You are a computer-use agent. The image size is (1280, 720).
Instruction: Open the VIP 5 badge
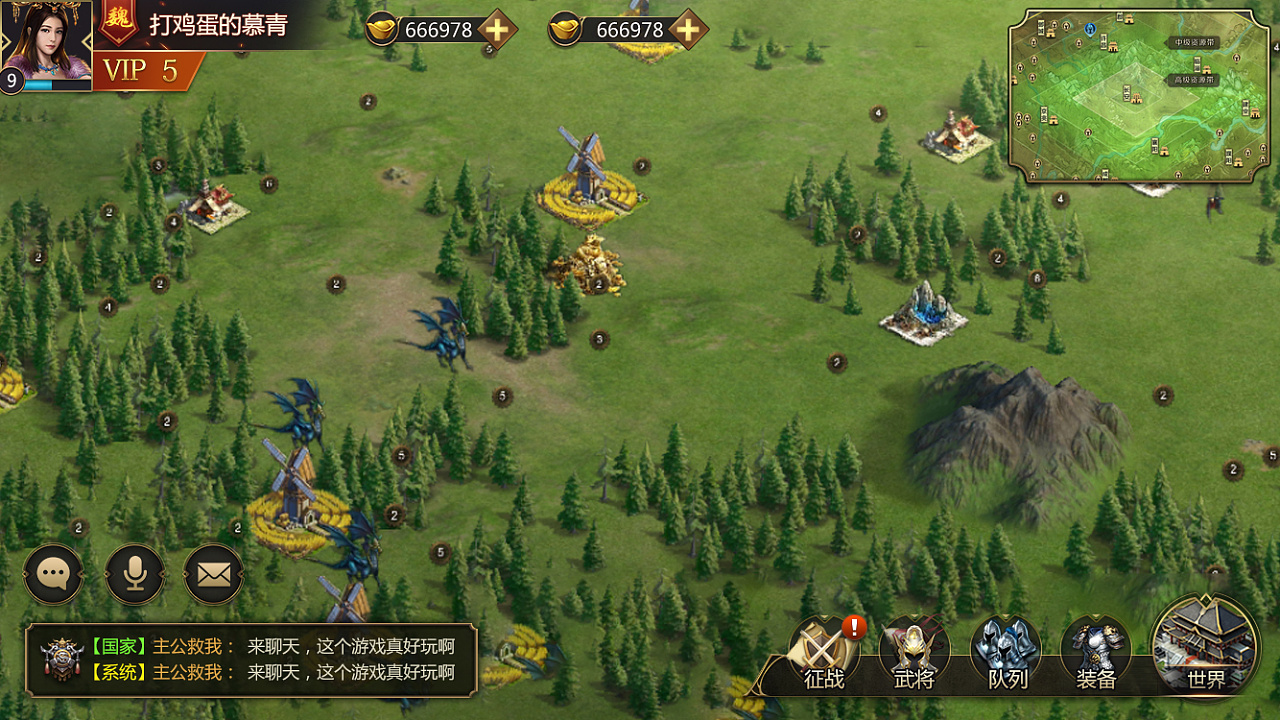(x=143, y=70)
